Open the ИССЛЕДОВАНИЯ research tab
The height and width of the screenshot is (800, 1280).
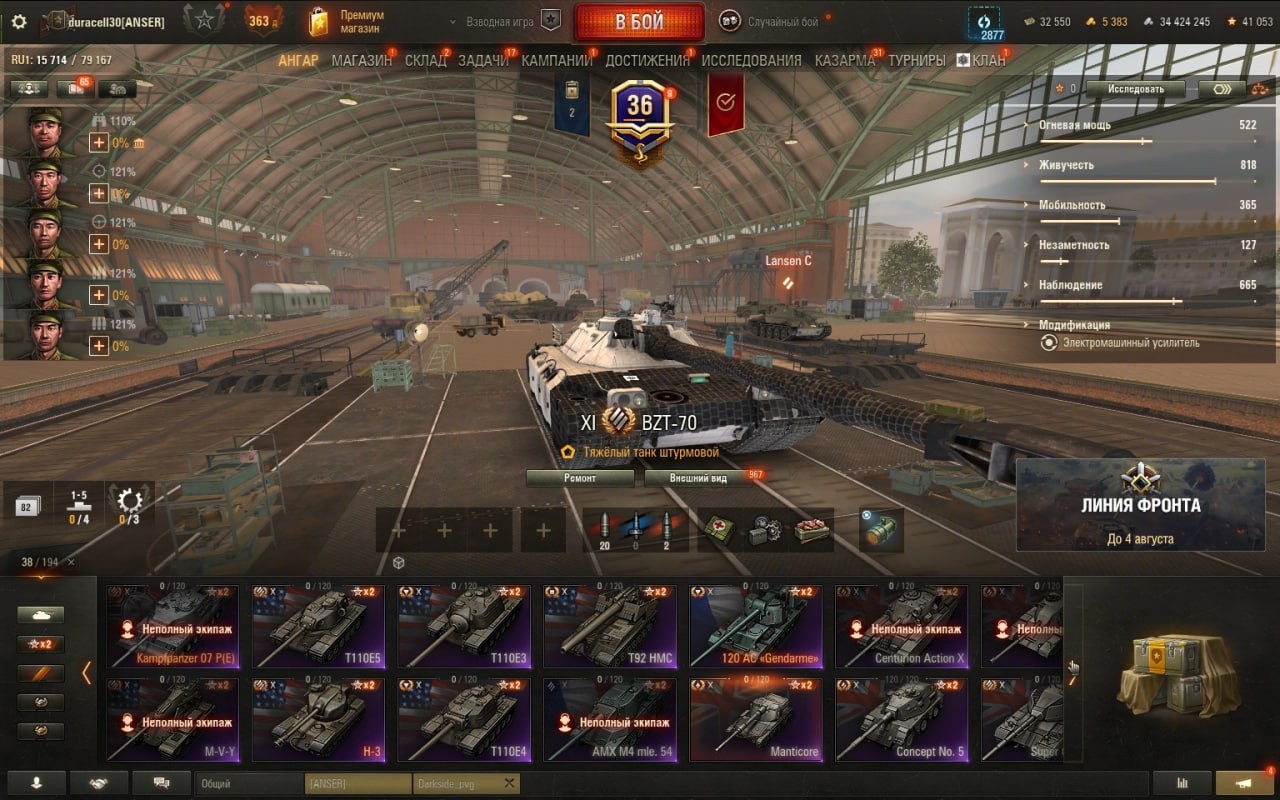[751, 60]
